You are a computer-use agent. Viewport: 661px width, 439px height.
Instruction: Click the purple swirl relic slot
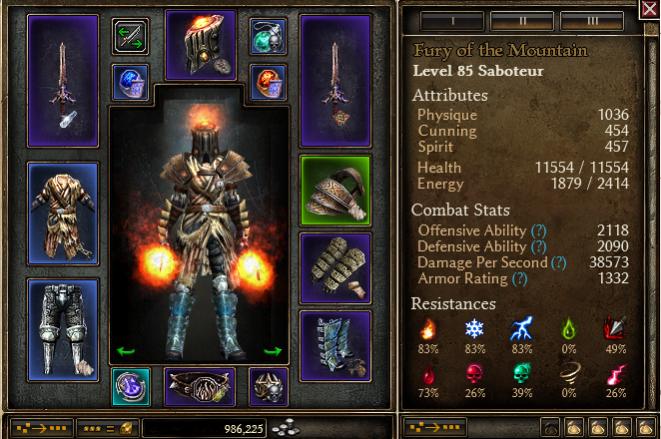click(130, 386)
